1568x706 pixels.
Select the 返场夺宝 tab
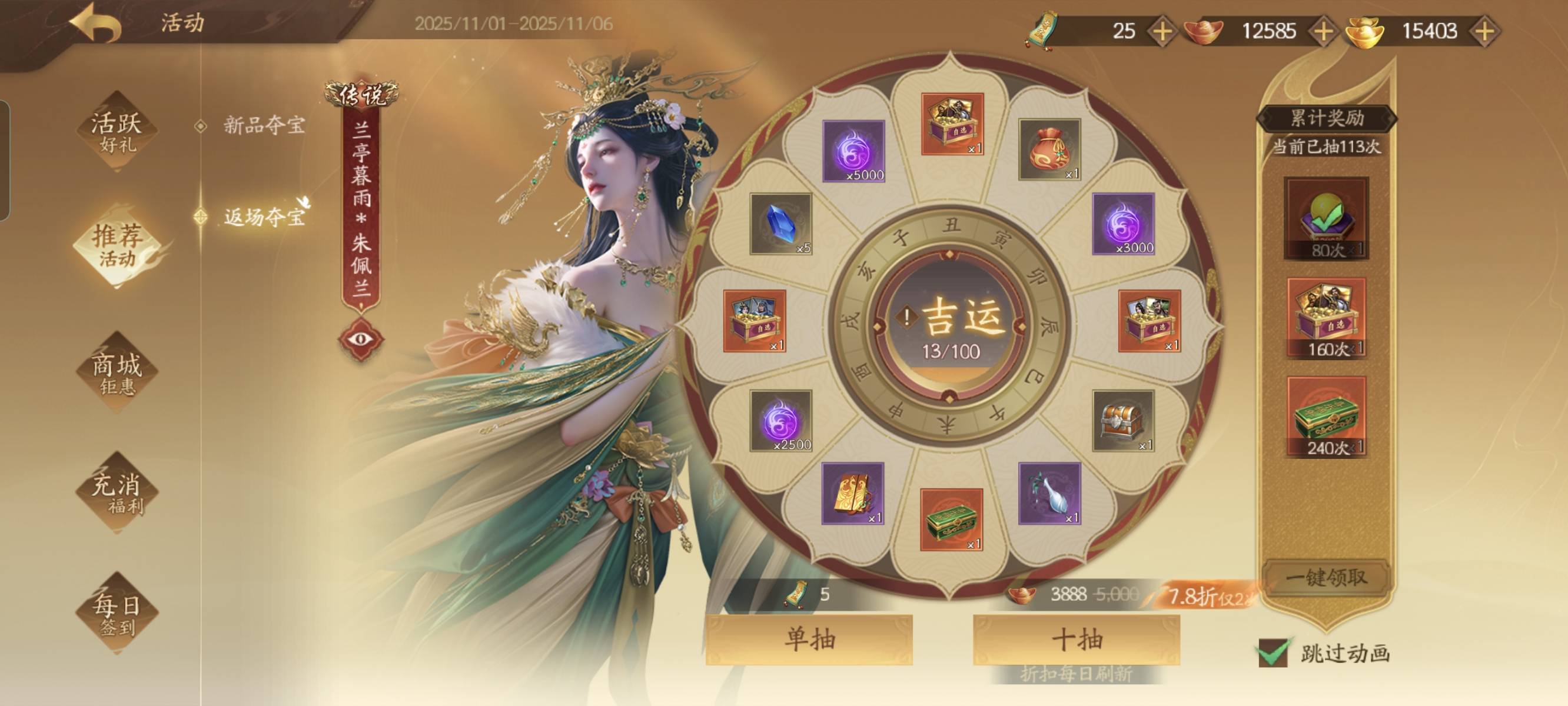tap(264, 217)
